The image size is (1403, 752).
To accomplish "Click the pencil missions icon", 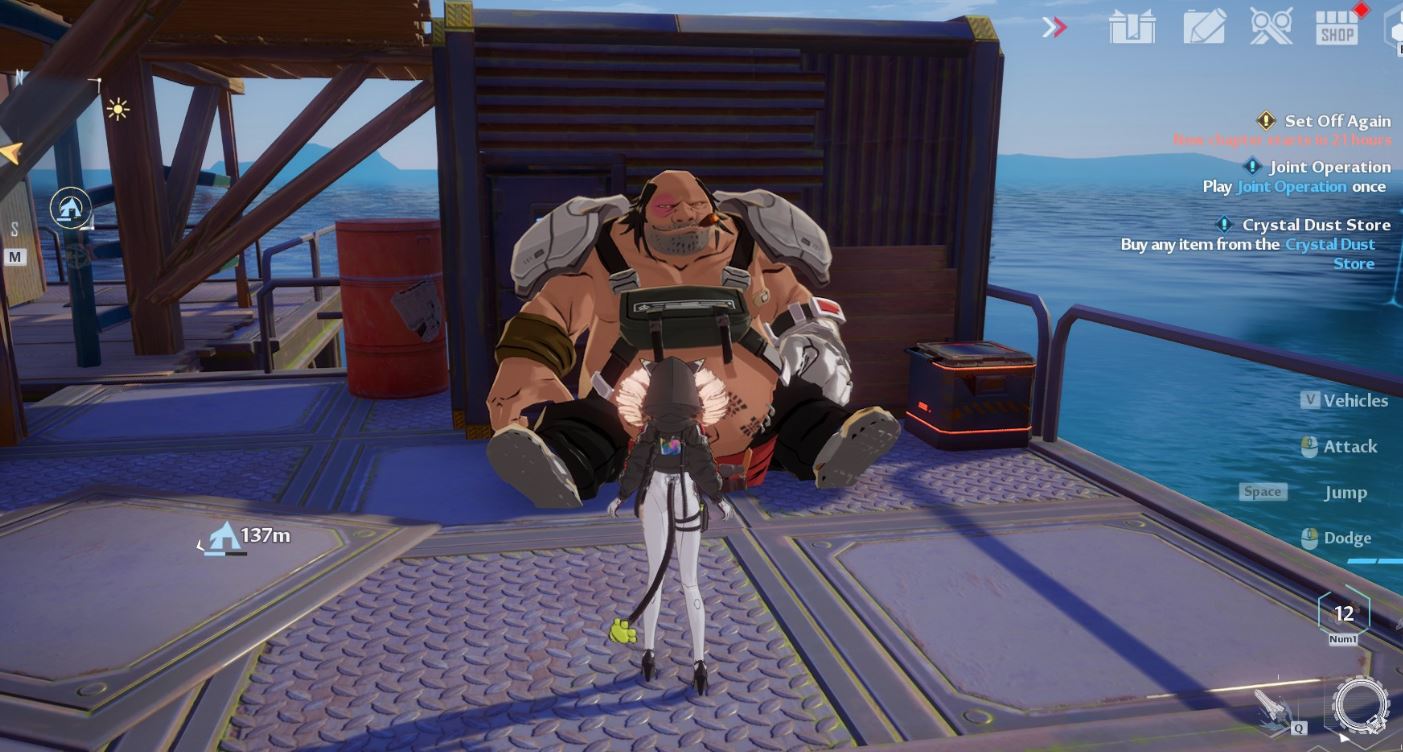I will [1205, 27].
